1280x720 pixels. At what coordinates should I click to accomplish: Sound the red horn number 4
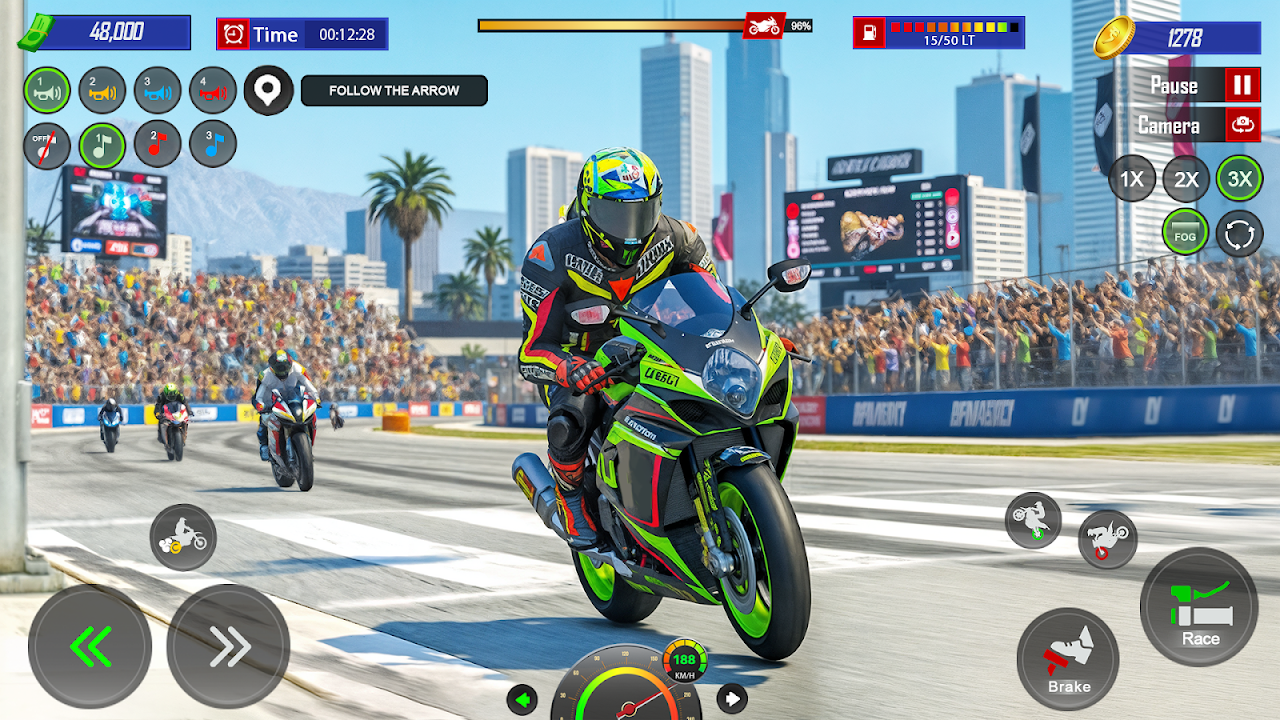pos(212,90)
